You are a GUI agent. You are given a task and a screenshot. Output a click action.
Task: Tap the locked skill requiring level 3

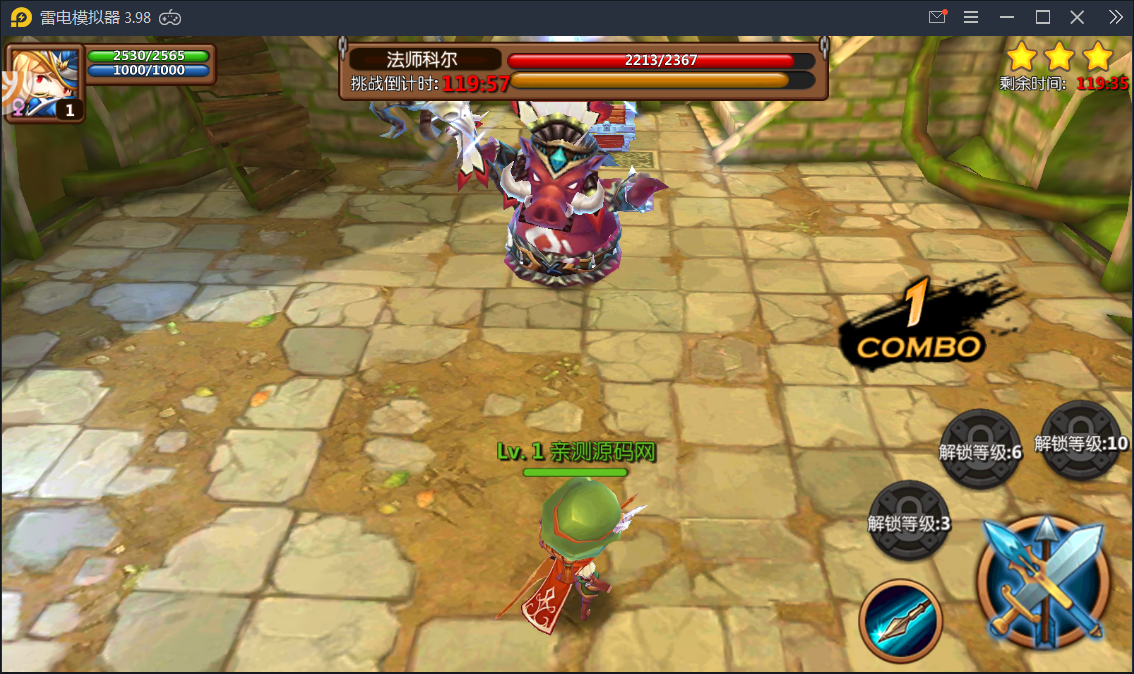point(909,519)
